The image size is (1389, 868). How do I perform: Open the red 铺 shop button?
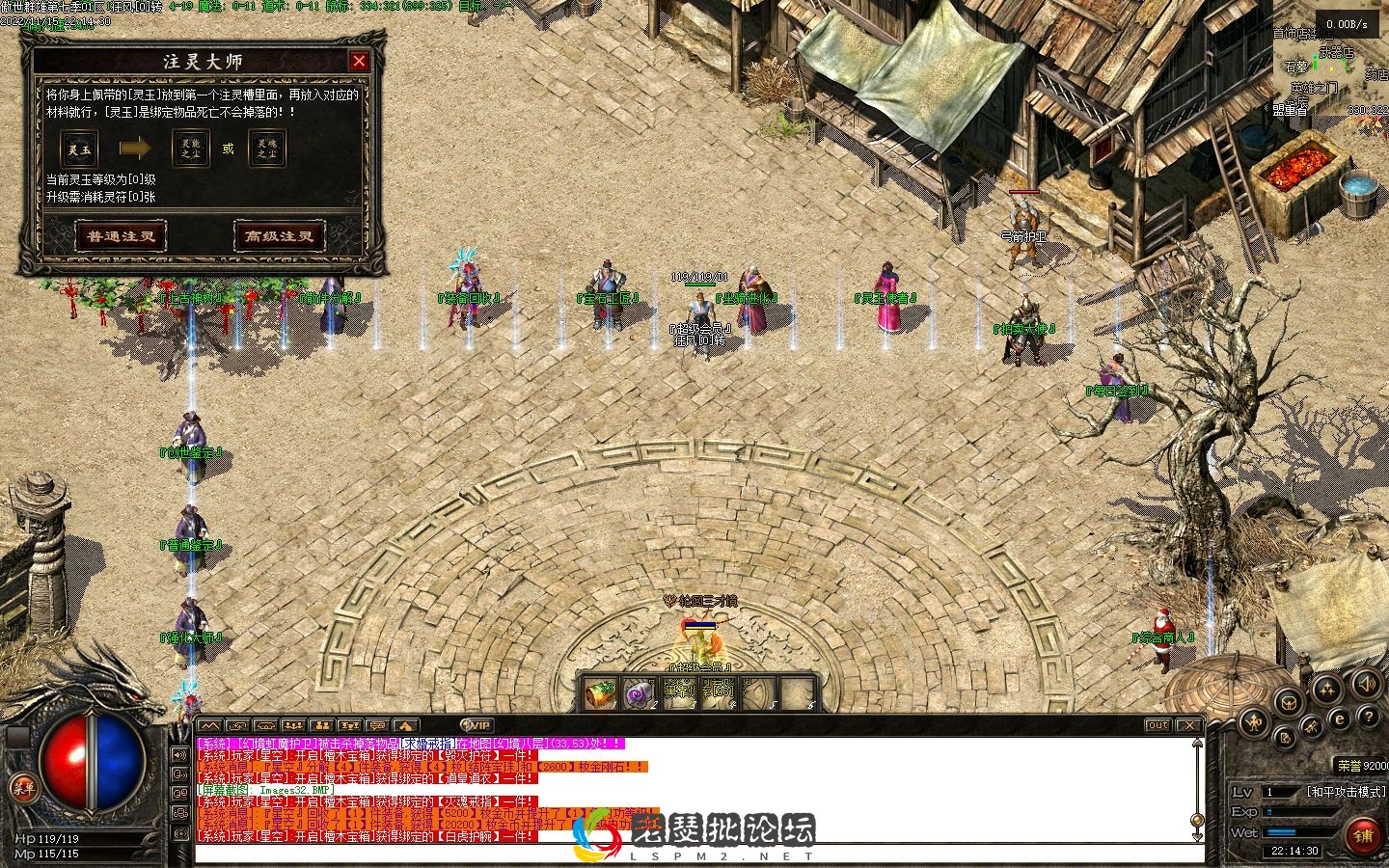click(1363, 835)
